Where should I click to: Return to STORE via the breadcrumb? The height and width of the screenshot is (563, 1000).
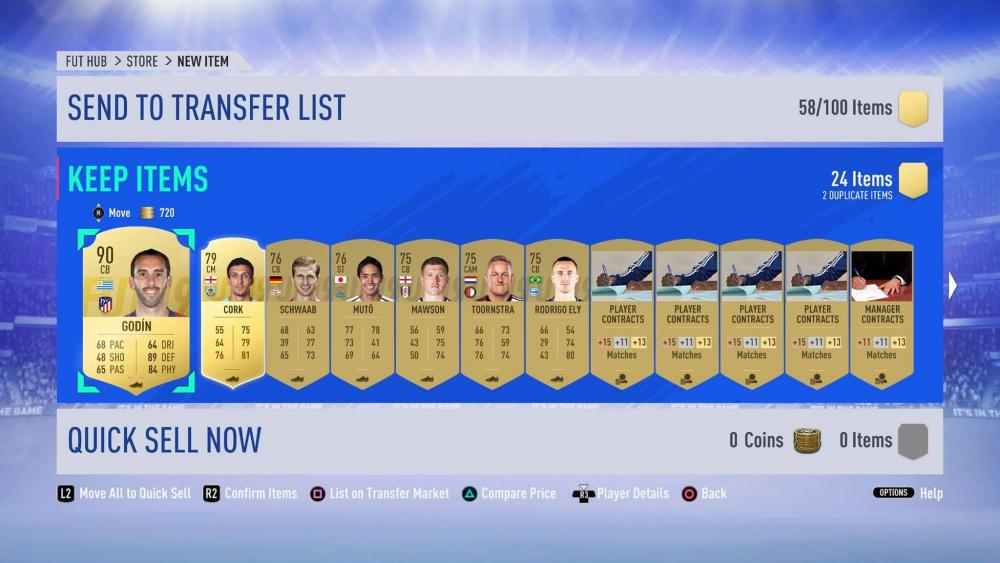click(x=142, y=61)
